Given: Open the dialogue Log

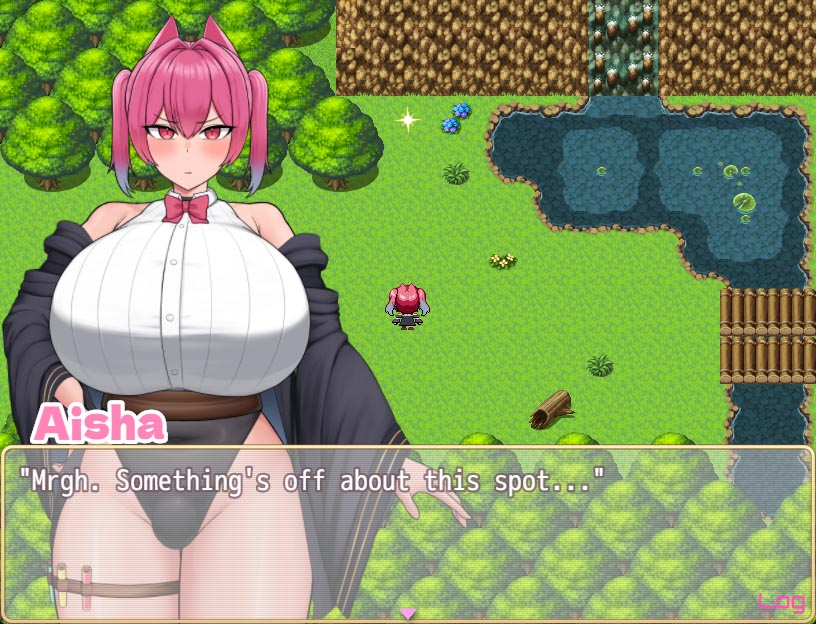Looking at the screenshot, I should point(781,601).
